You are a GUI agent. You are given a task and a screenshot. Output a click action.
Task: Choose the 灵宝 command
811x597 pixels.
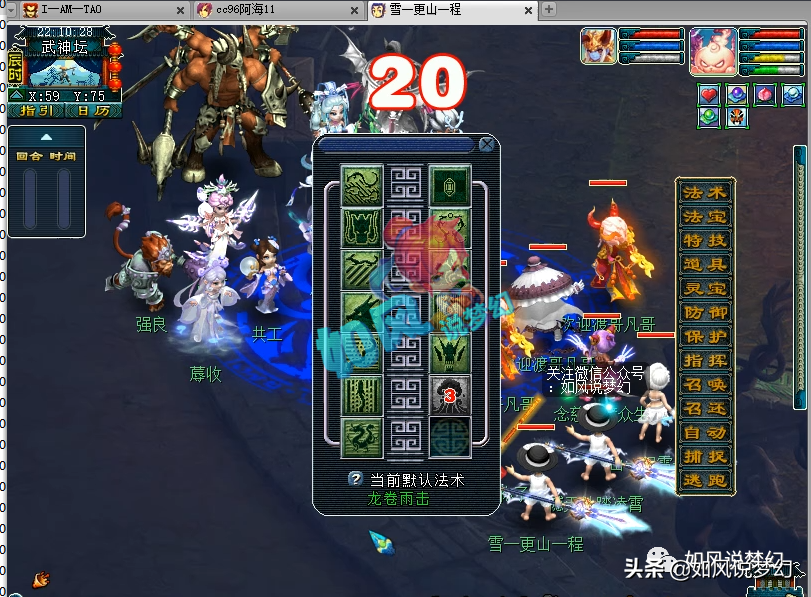704,289
